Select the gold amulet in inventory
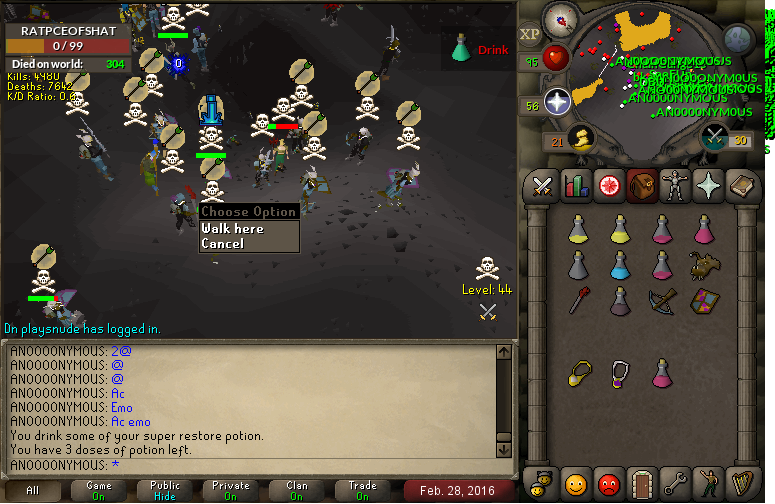This screenshot has height=504, width=775. click(x=578, y=374)
